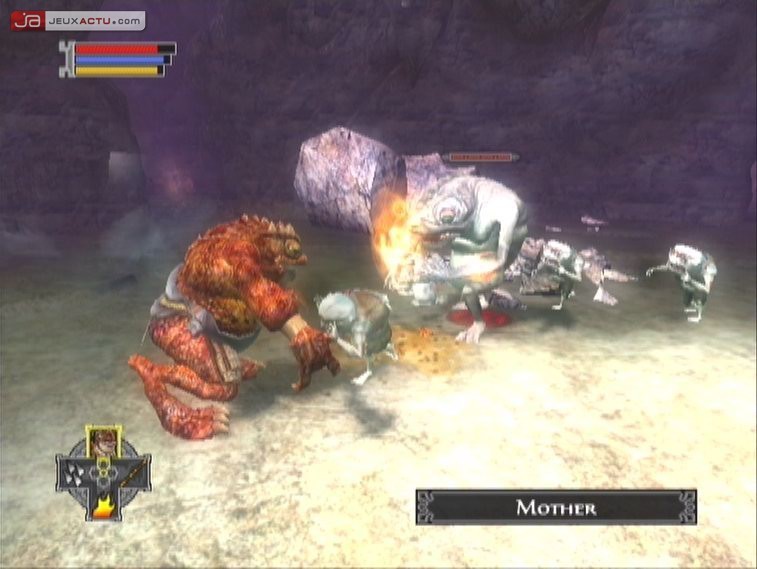Select the character portrait on the cross selector

tap(103, 441)
